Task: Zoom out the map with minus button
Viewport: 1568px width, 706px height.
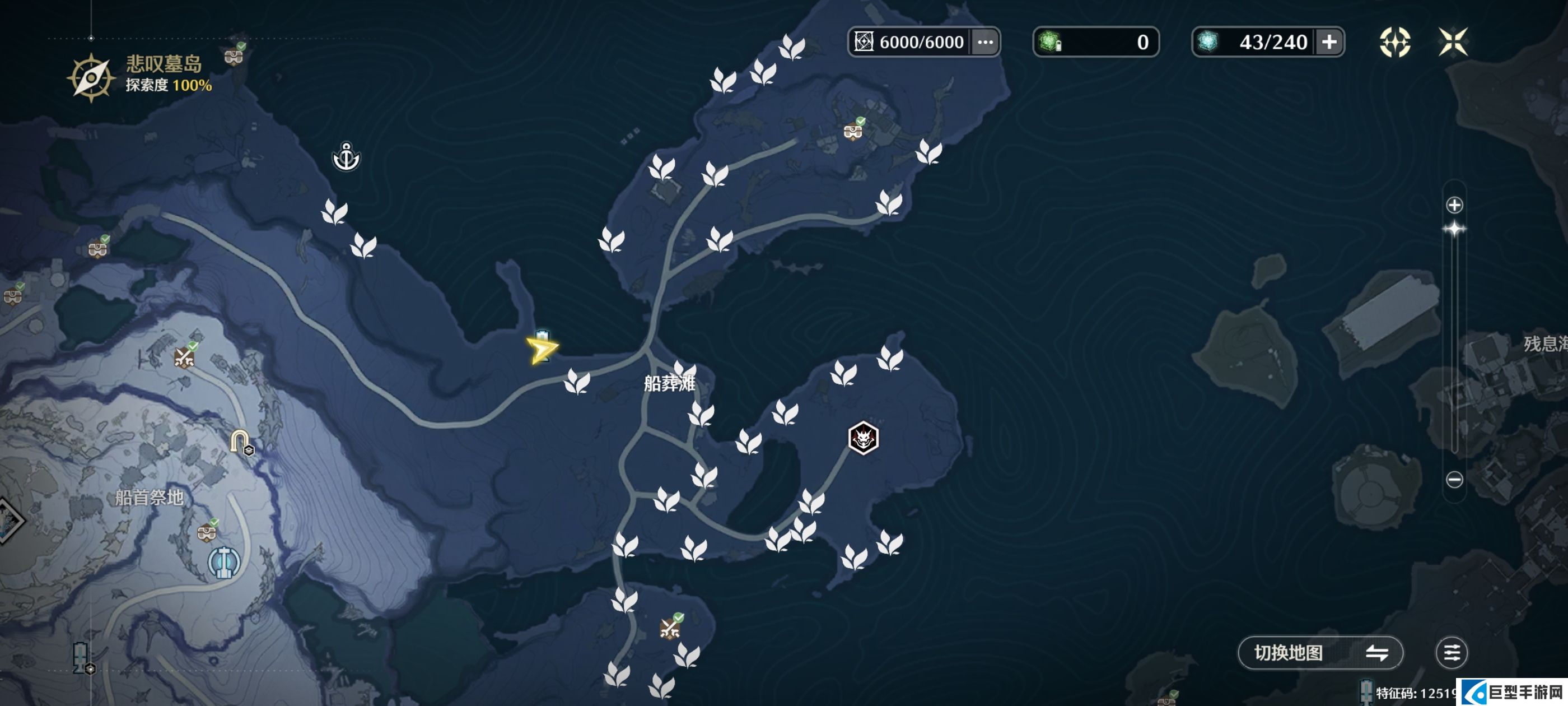Action: (x=1454, y=480)
